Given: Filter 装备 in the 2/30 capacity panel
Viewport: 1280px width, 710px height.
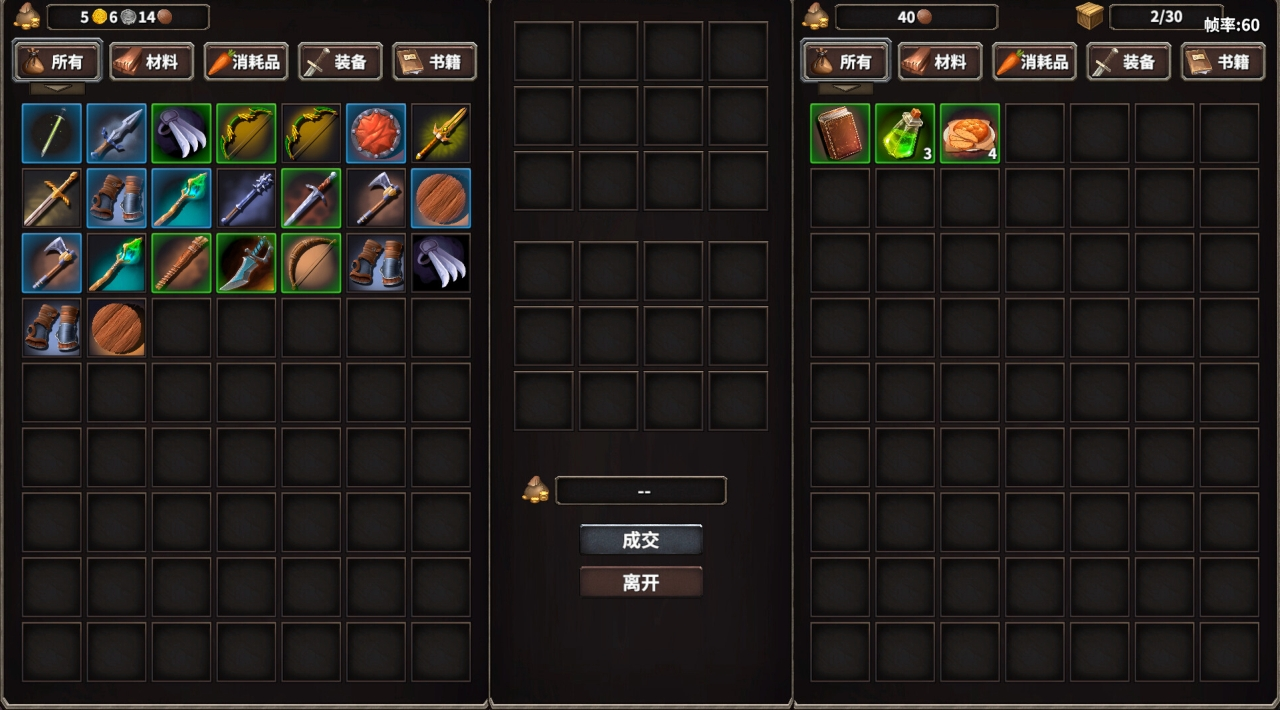Looking at the screenshot, I should click(x=1129, y=62).
